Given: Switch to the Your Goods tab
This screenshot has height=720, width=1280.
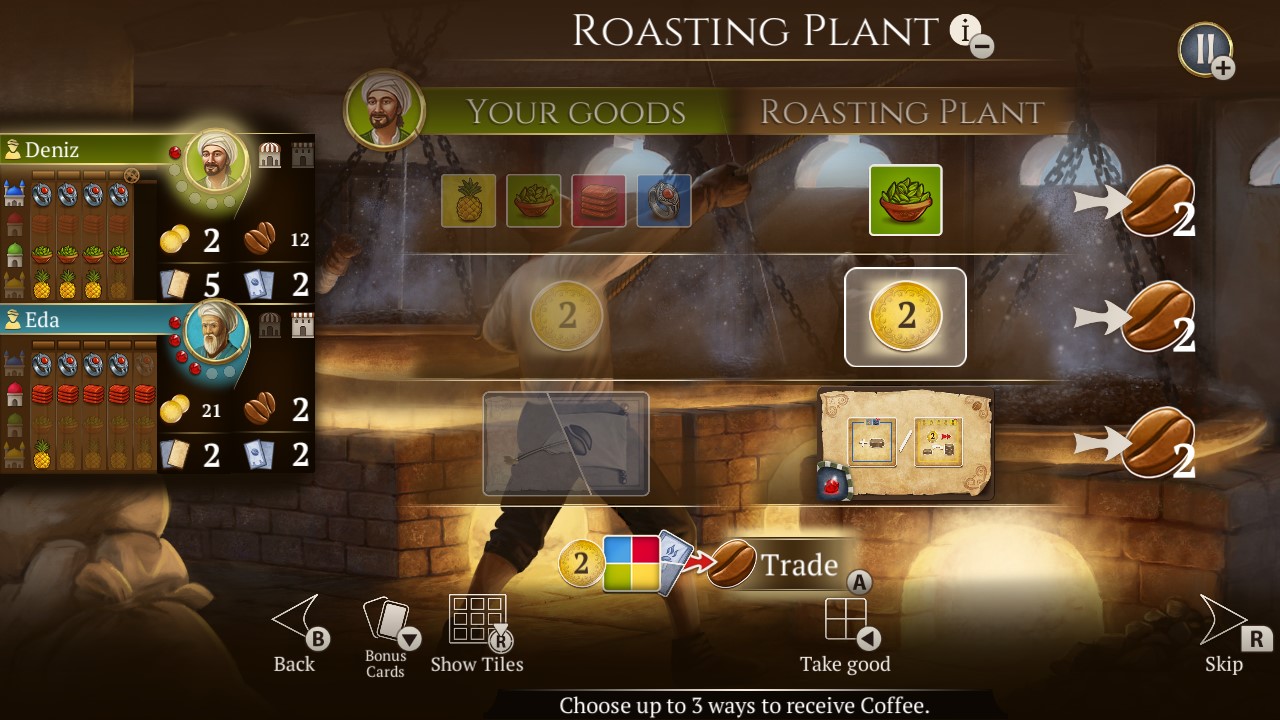Looking at the screenshot, I should pyautogui.click(x=575, y=112).
